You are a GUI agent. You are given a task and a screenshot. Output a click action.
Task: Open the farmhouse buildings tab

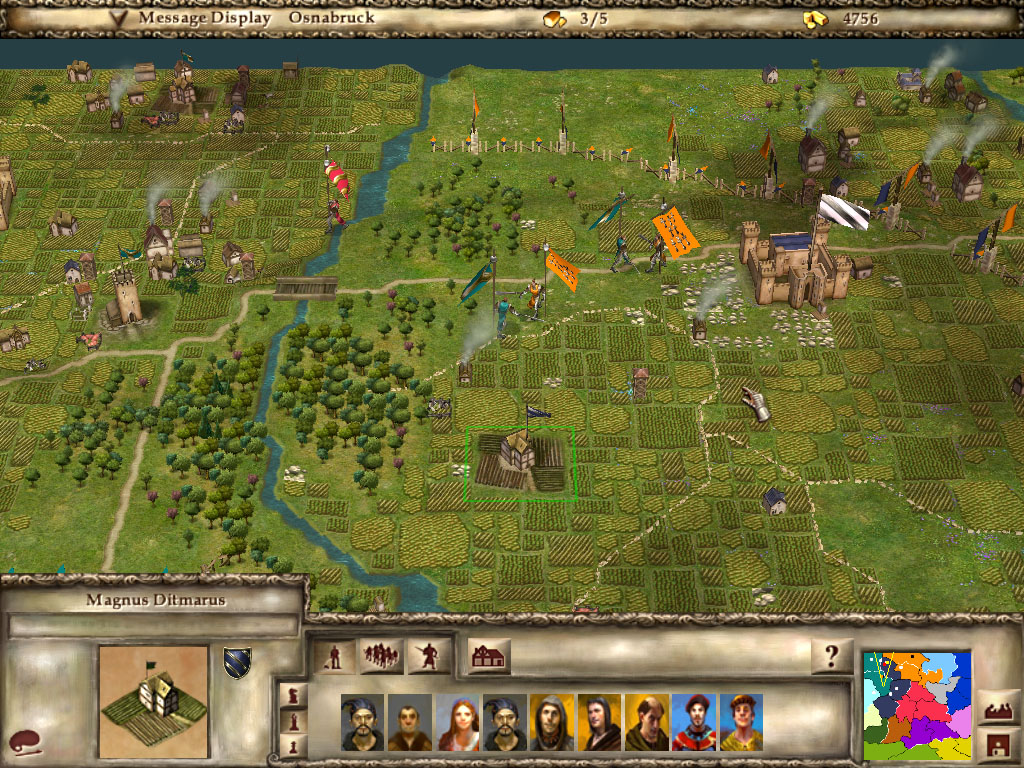click(x=488, y=657)
